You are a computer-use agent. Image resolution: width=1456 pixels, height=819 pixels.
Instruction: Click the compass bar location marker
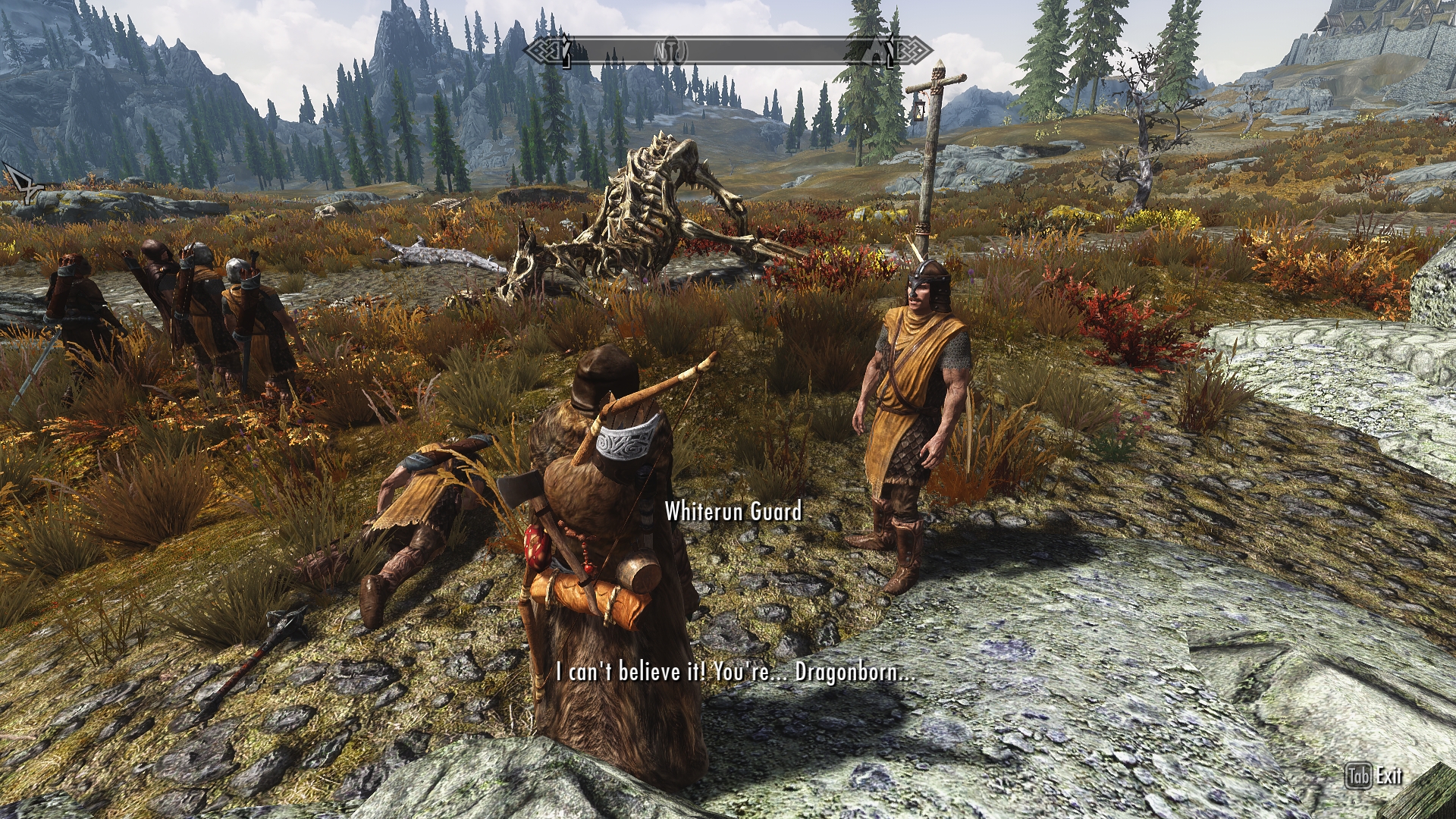[x=669, y=52]
